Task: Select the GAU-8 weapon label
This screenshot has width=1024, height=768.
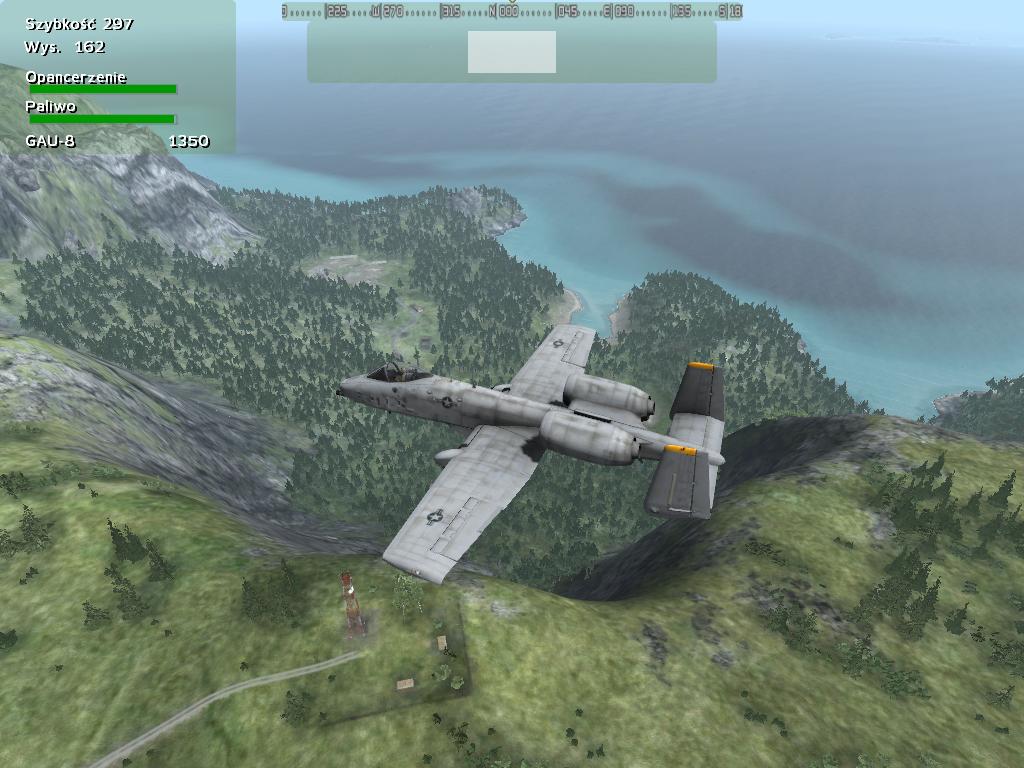Action: tap(50, 141)
